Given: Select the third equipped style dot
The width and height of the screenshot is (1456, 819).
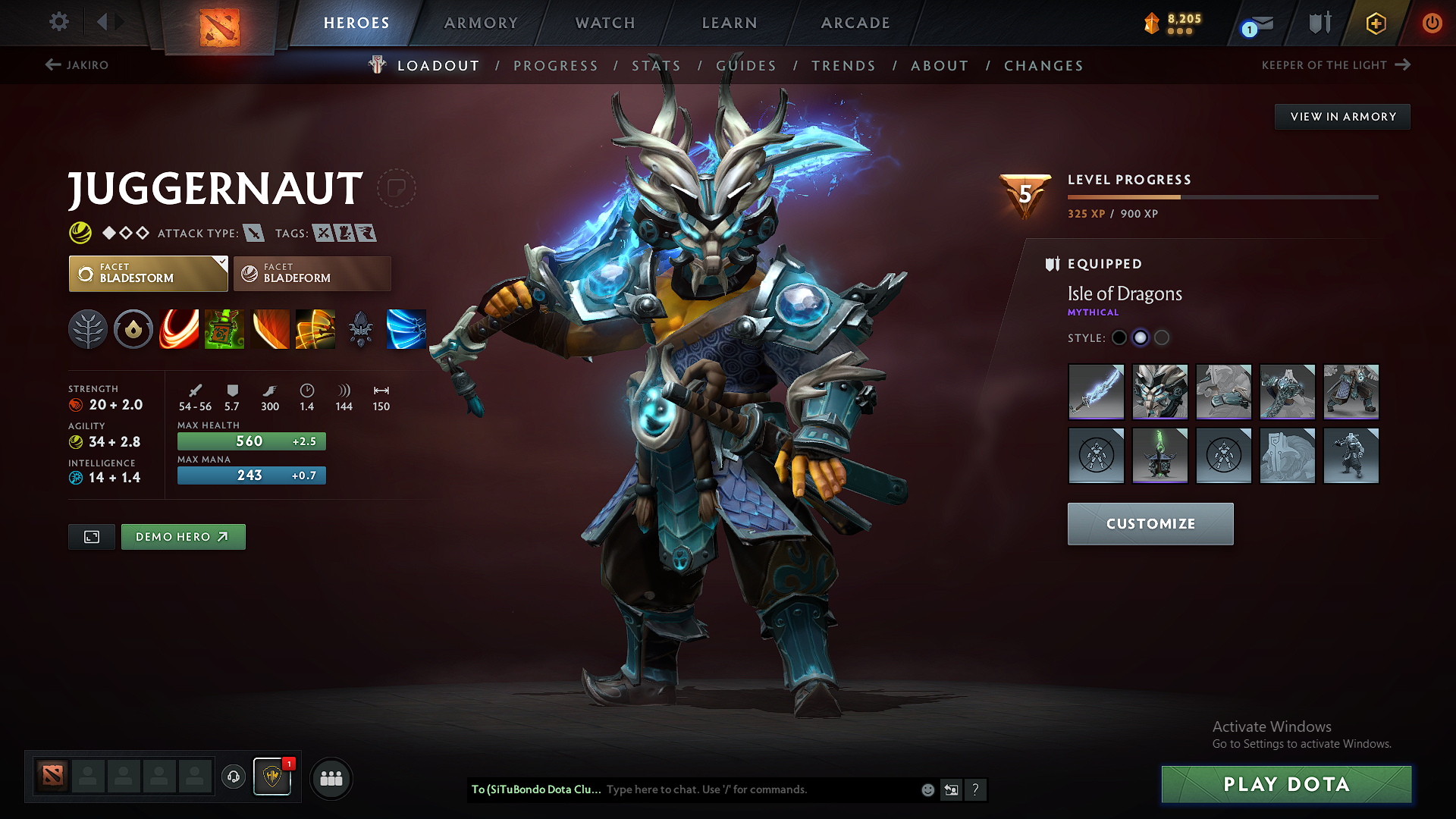Looking at the screenshot, I should (x=1161, y=338).
